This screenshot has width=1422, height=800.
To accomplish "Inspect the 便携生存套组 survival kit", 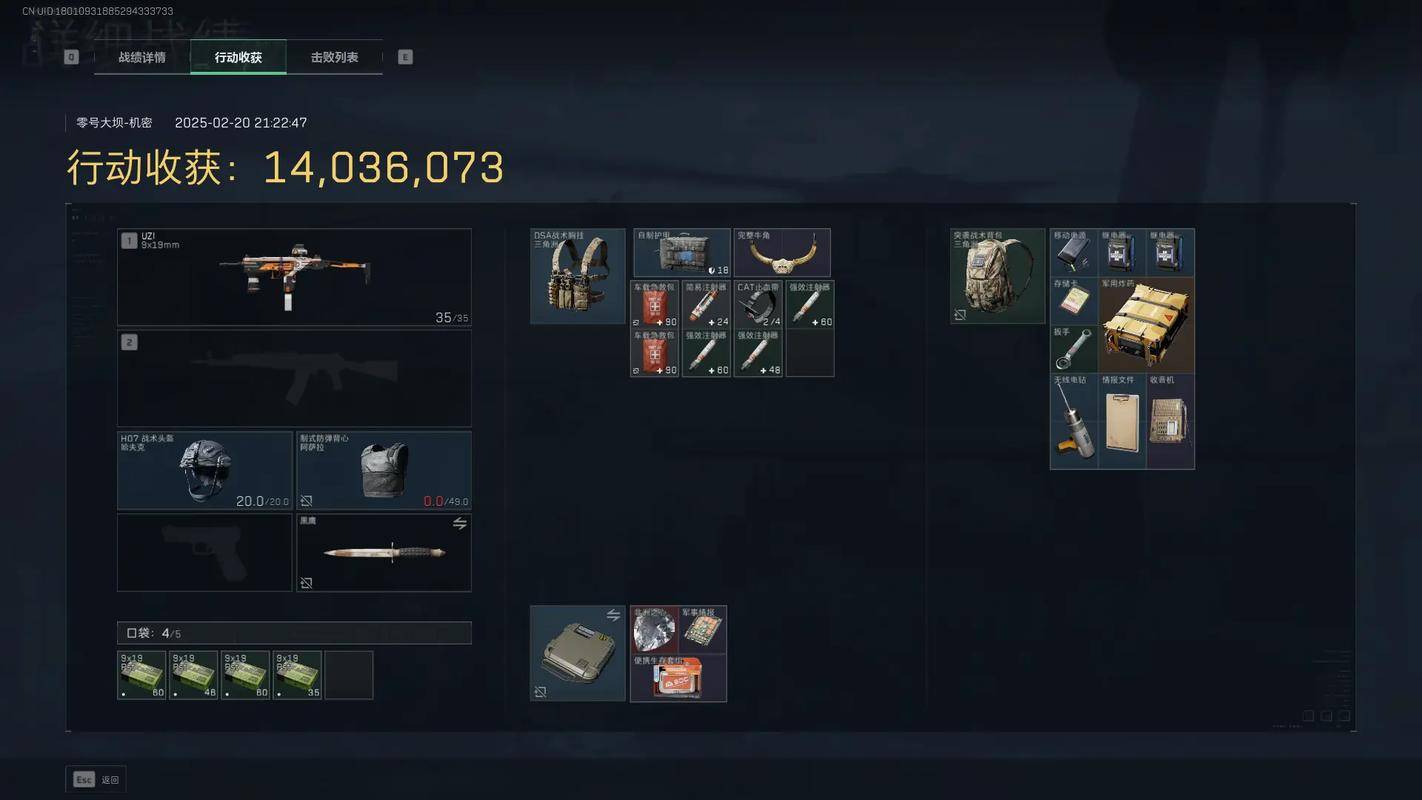I will tap(679, 678).
